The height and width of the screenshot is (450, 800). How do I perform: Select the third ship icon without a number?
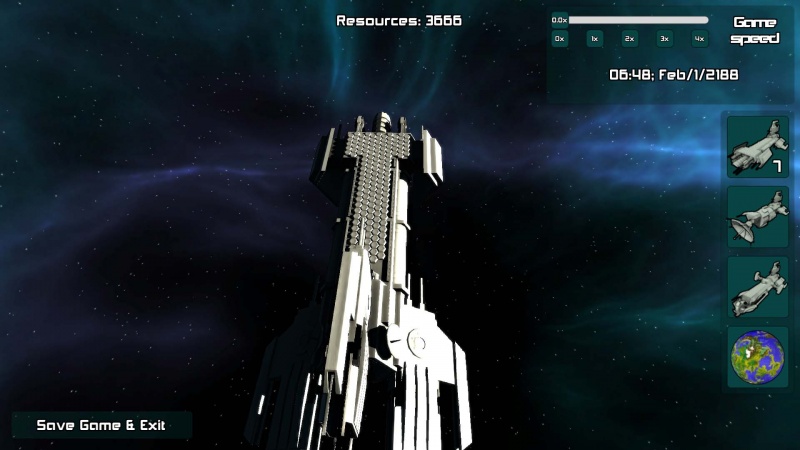coord(757,287)
